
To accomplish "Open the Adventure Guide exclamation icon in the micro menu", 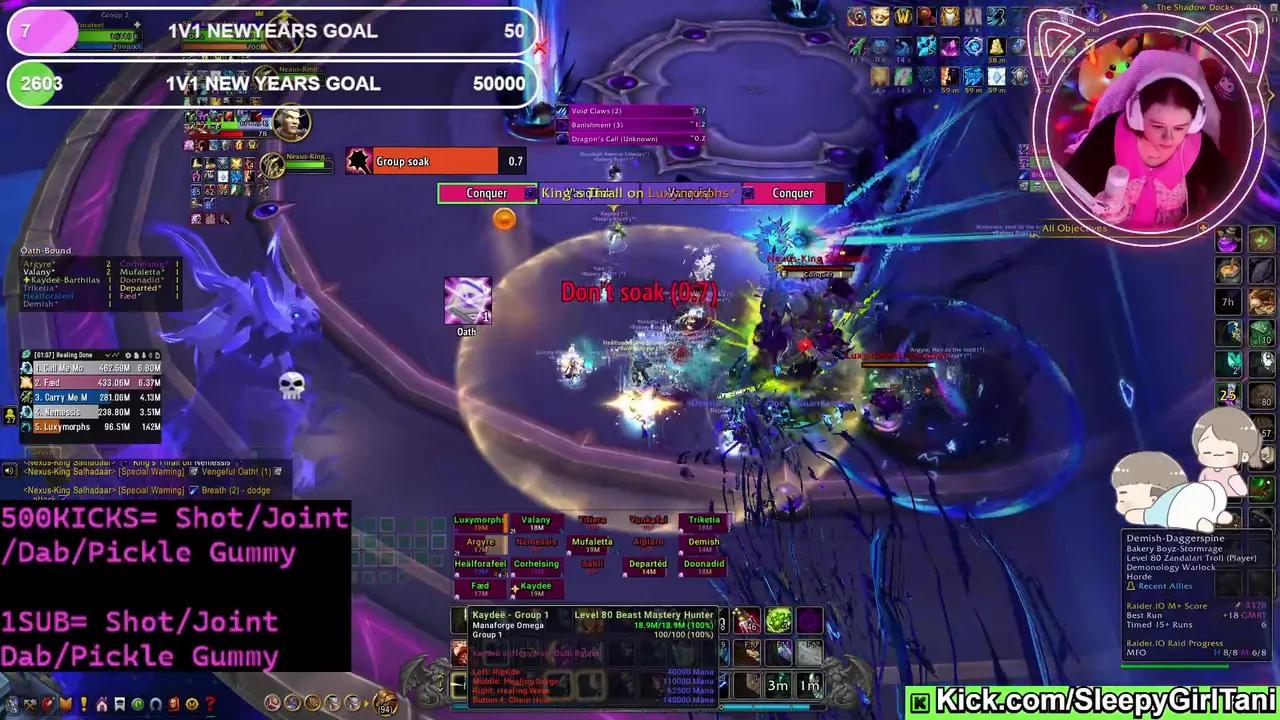I will pyautogui.click(x=84, y=703).
